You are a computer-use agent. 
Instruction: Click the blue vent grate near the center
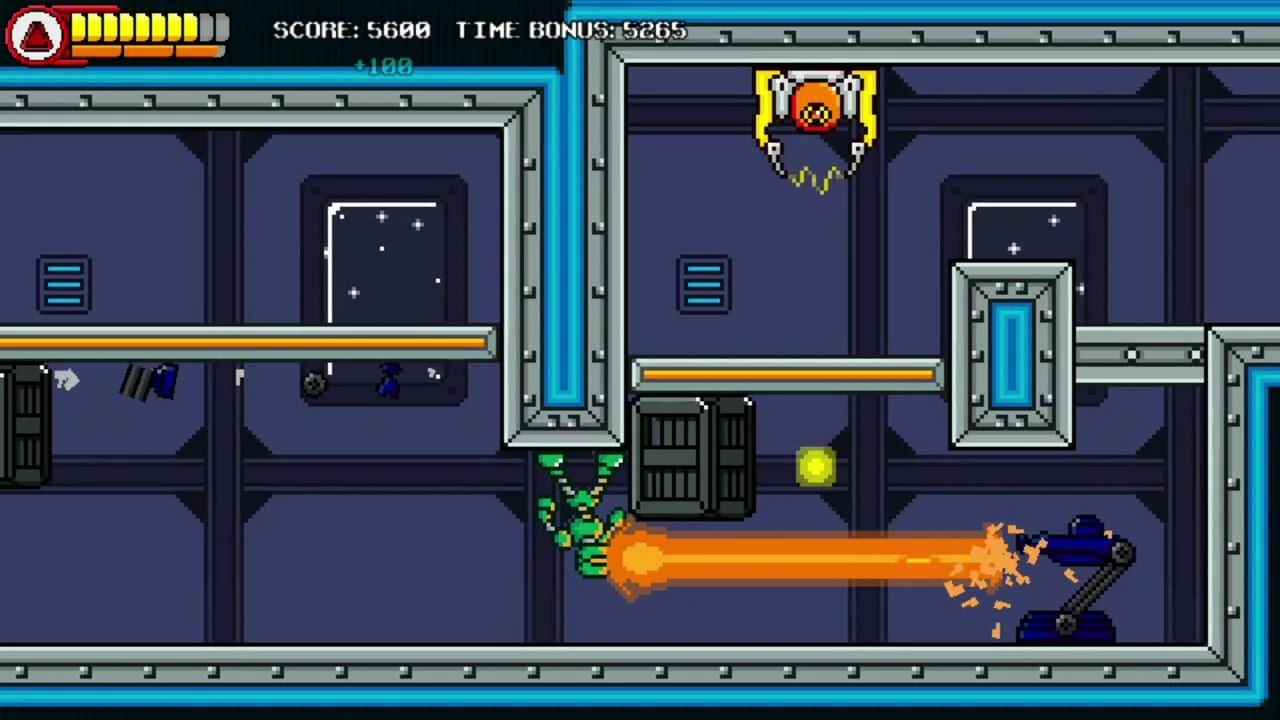(x=703, y=283)
